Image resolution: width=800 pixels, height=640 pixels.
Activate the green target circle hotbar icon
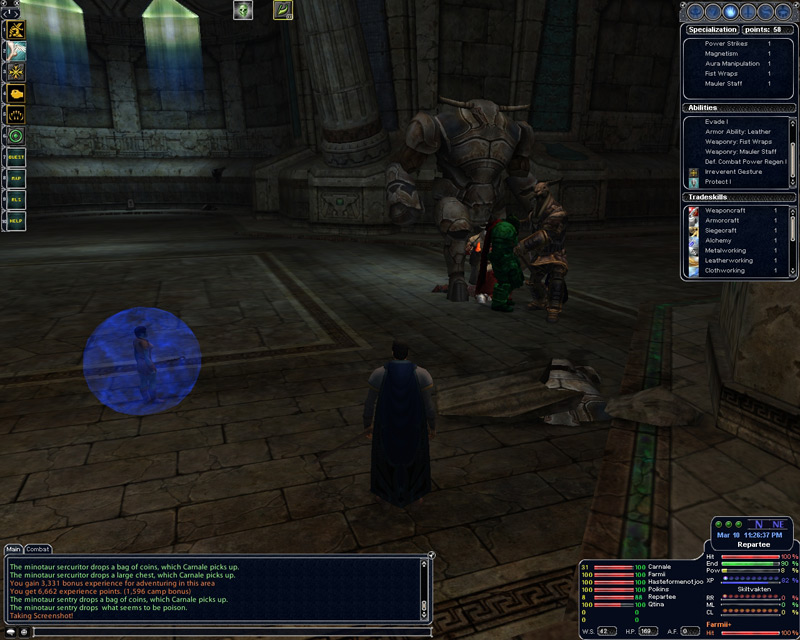click(16, 136)
